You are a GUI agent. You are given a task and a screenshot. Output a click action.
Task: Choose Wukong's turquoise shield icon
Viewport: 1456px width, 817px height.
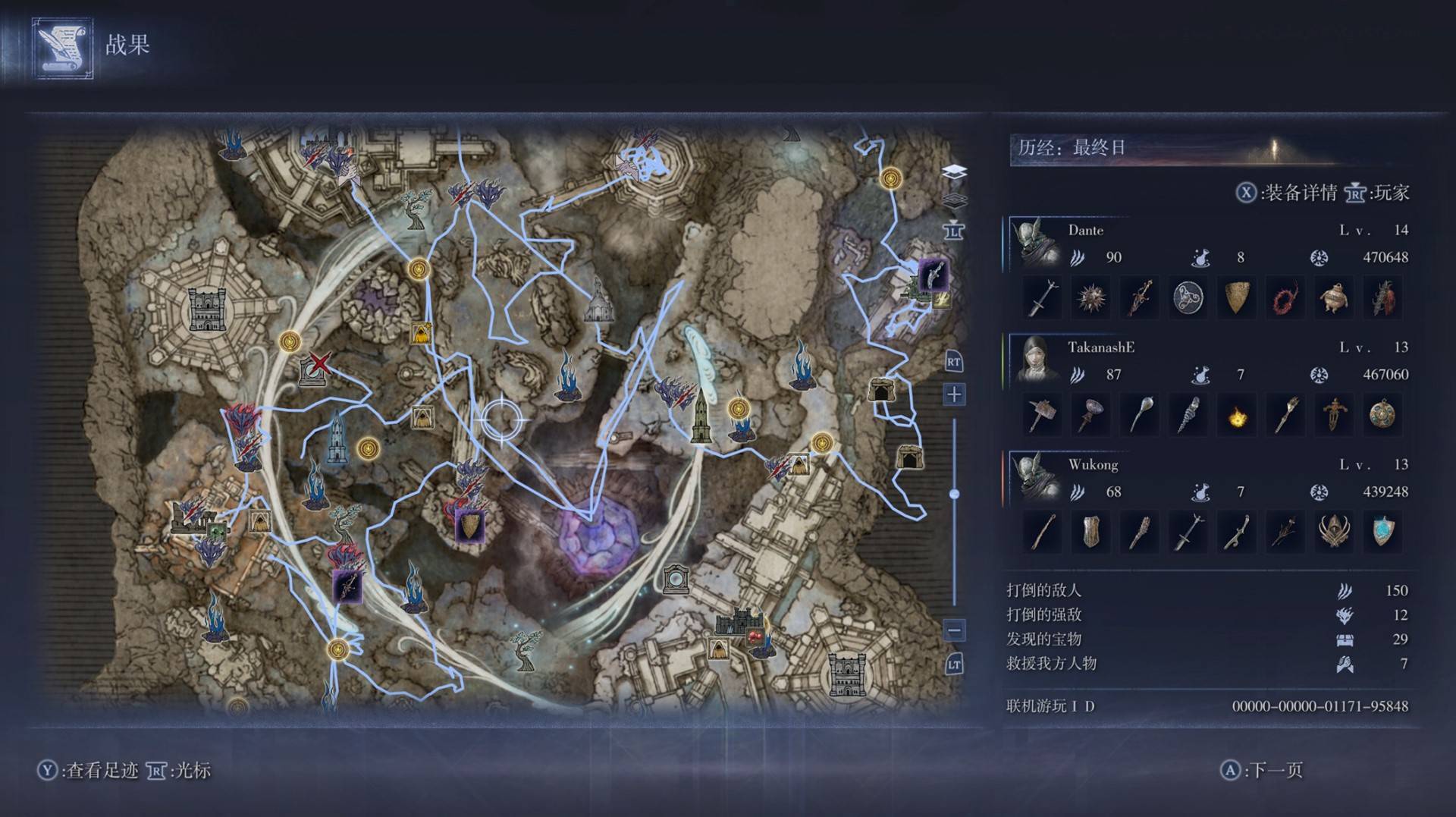click(1382, 532)
